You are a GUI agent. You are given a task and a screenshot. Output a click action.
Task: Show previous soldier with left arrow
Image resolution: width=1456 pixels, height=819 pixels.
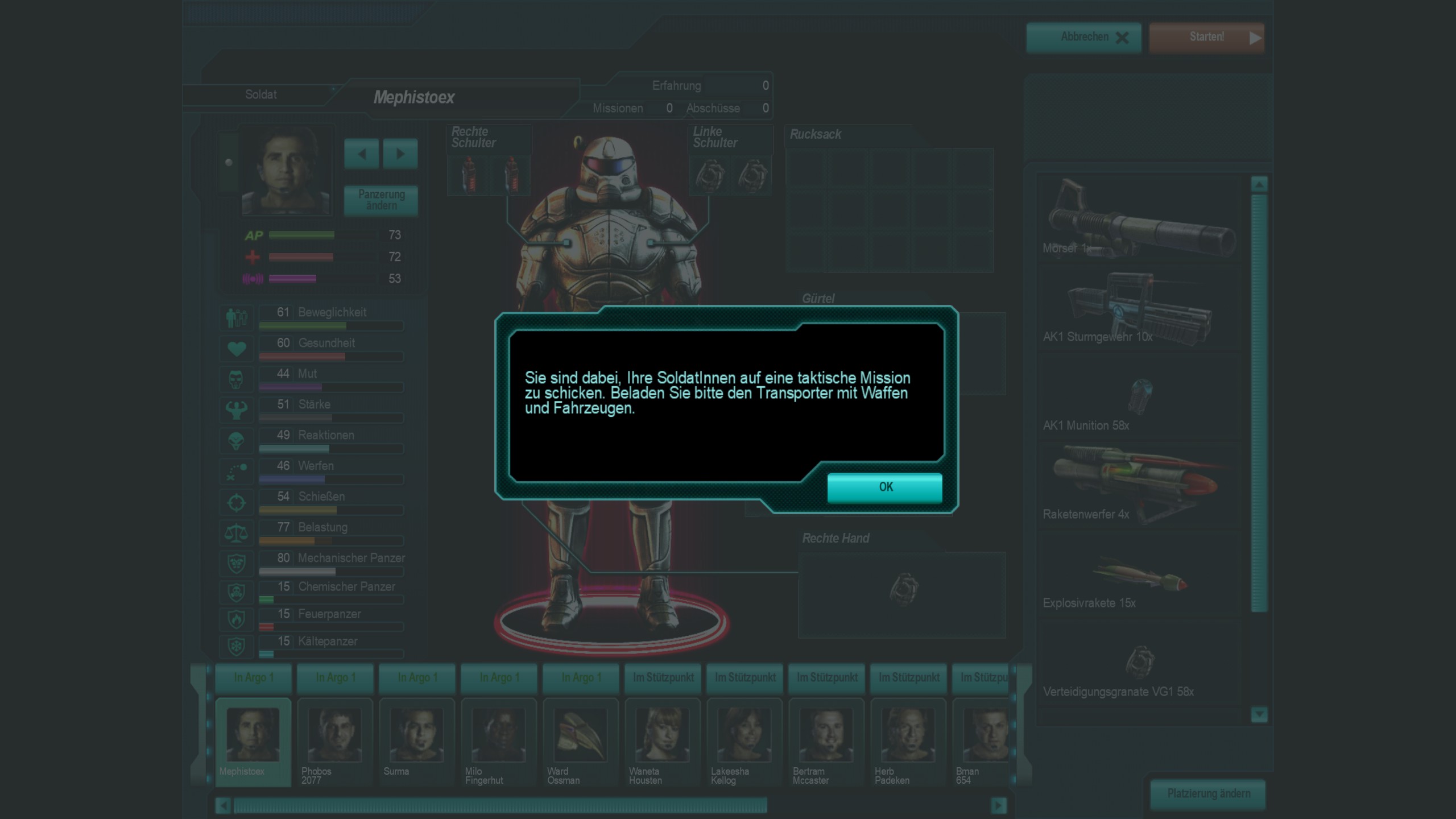(x=362, y=154)
